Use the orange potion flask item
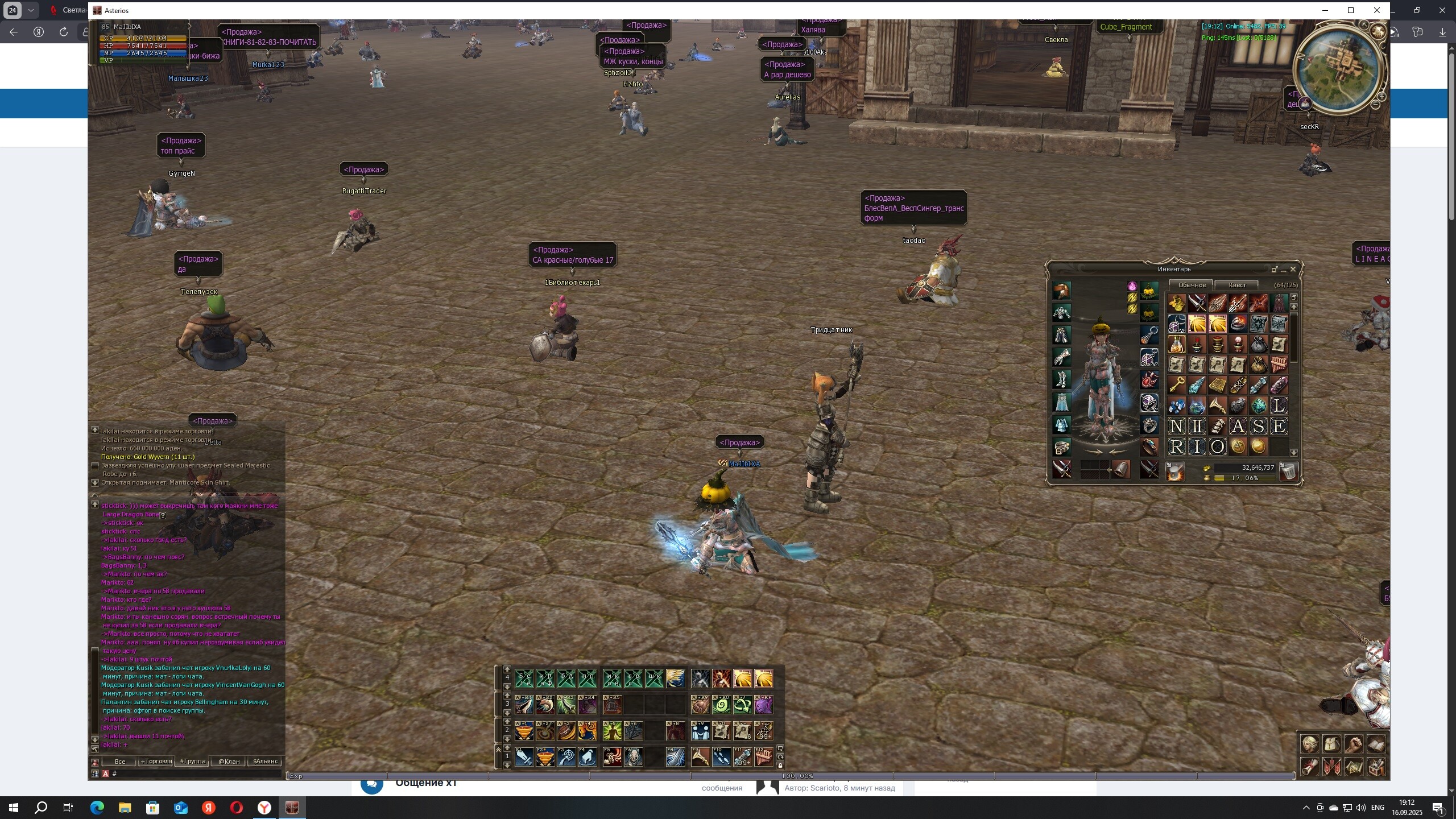This screenshot has height=819, width=1456. coord(1176,345)
